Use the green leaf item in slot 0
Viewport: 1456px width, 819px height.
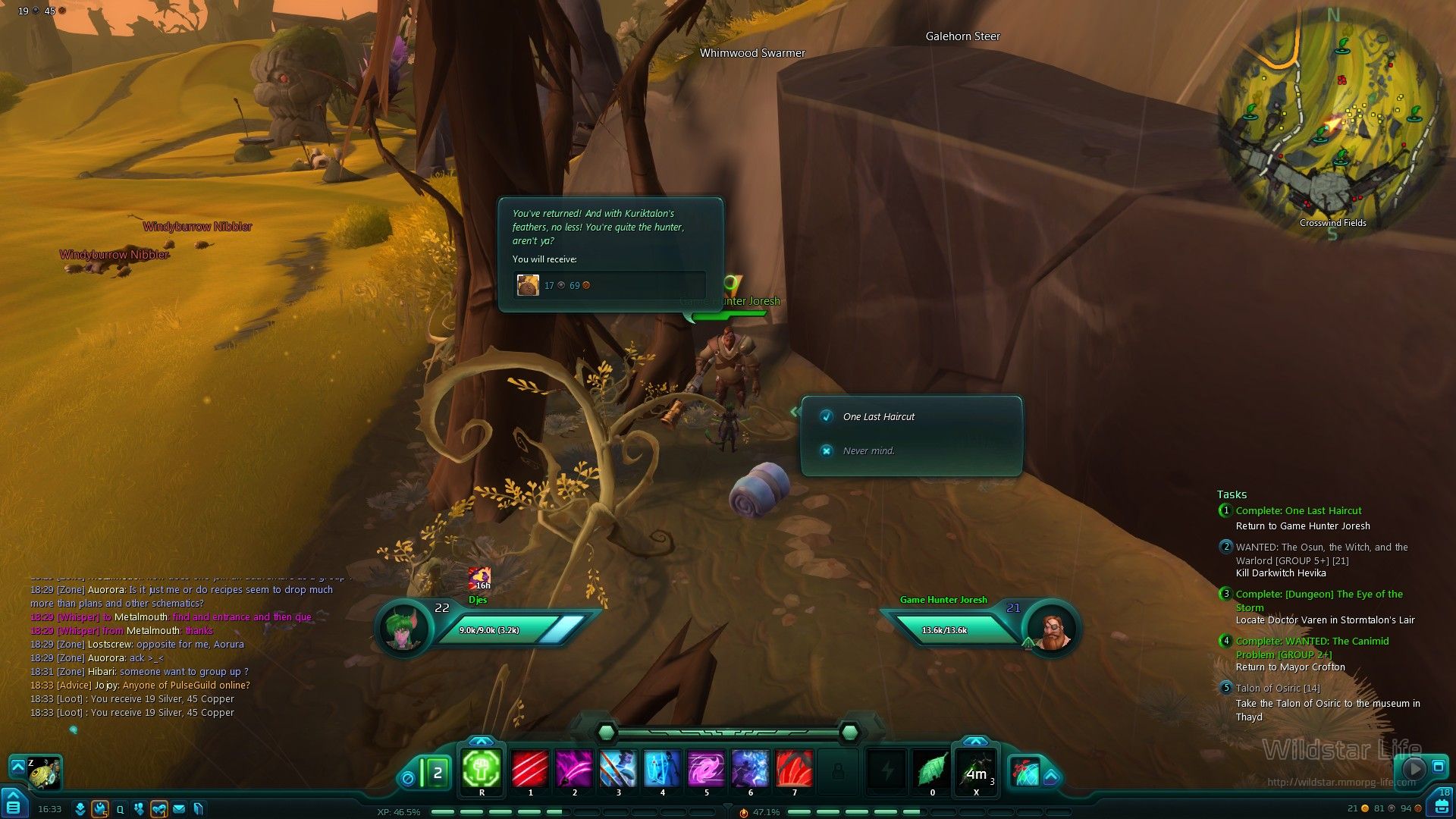[x=932, y=770]
